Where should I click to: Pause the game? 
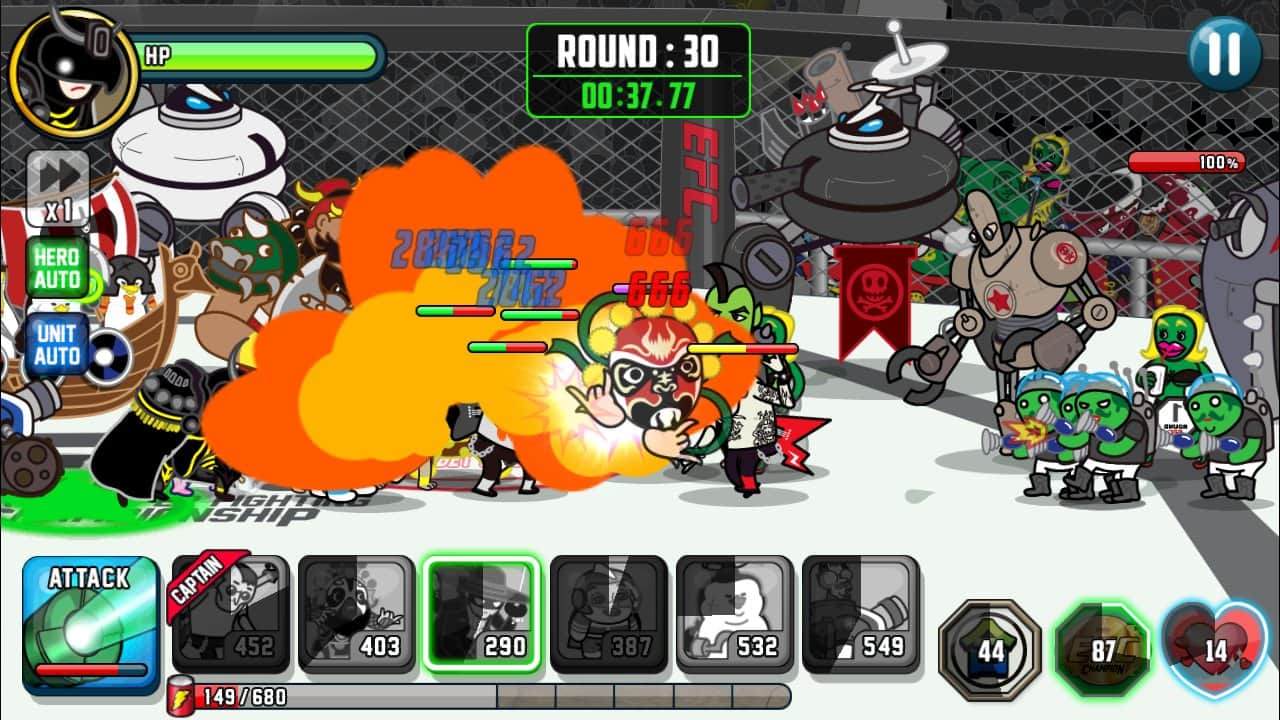click(x=1225, y=53)
